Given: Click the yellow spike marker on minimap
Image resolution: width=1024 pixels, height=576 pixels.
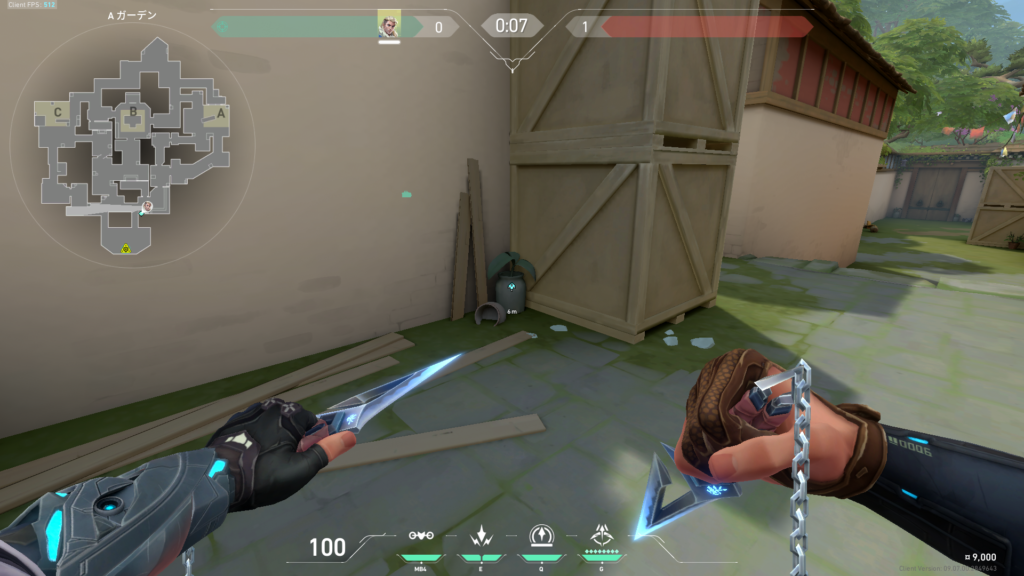Looking at the screenshot, I should pyautogui.click(x=126, y=248).
